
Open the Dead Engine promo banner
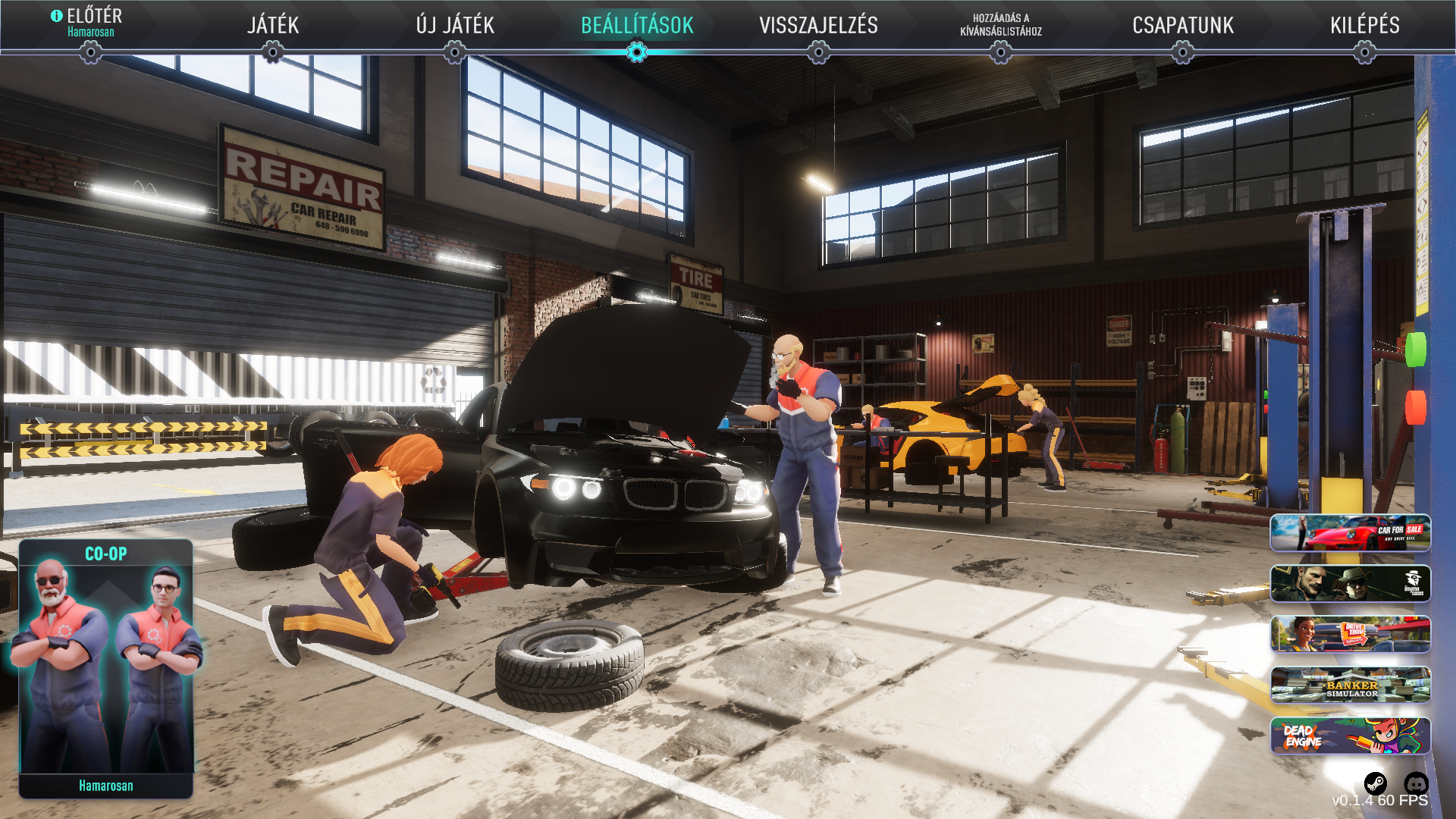coord(1350,736)
